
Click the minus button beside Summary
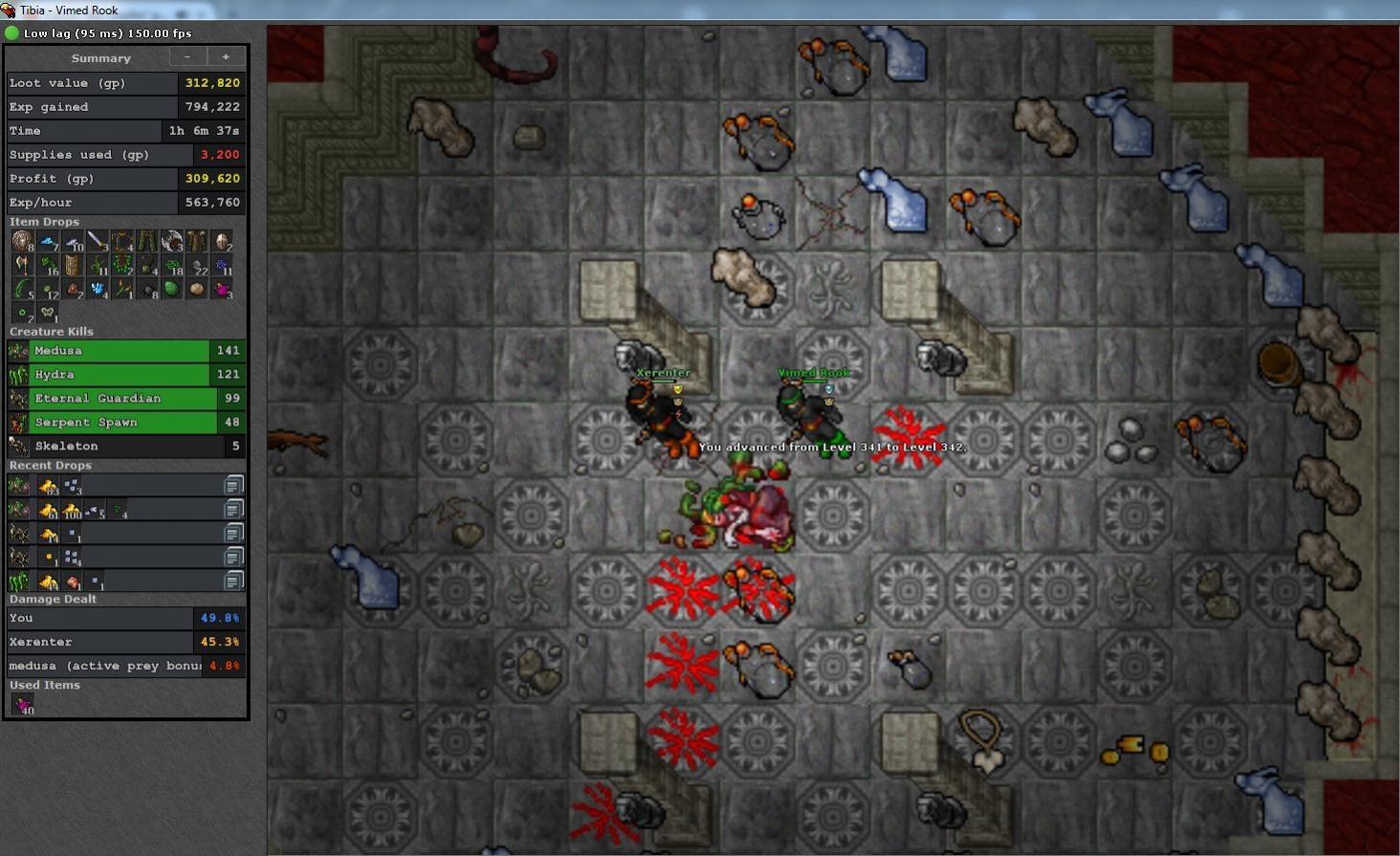pos(187,57)
